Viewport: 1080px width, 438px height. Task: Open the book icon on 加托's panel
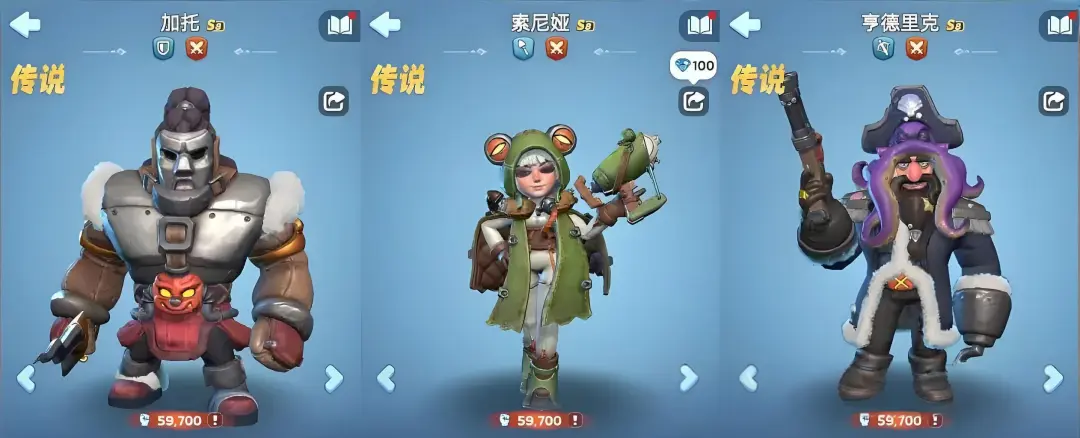(x=339, y=25)
